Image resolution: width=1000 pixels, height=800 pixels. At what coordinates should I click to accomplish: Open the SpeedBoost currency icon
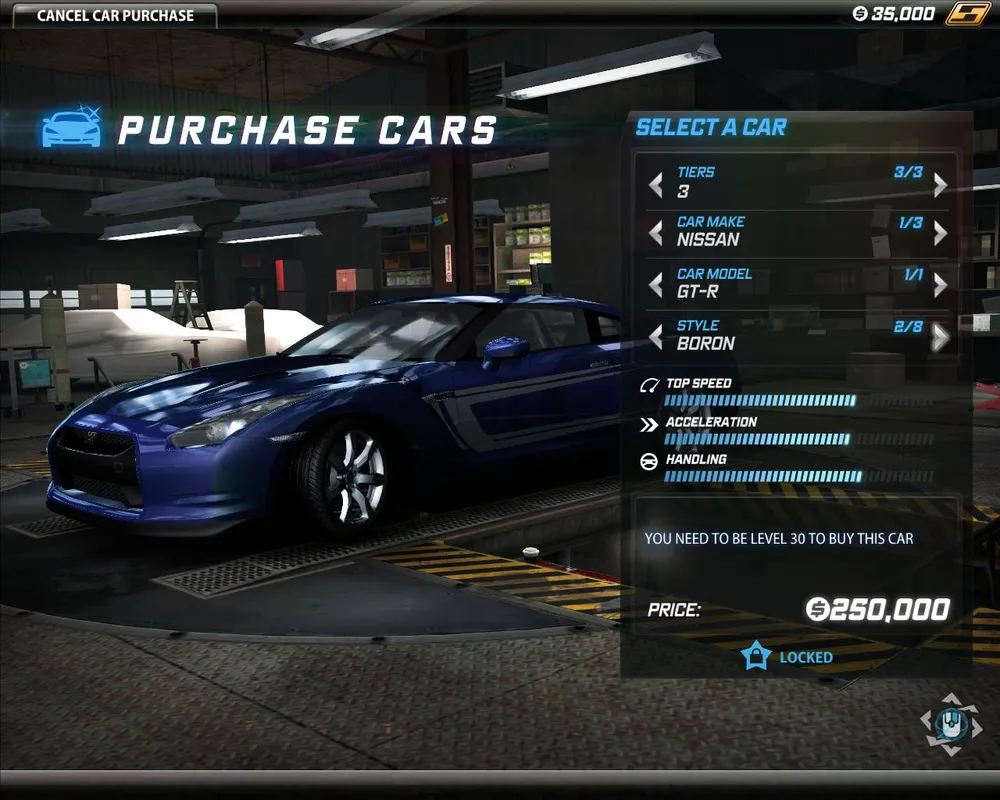tap(966, 14)
